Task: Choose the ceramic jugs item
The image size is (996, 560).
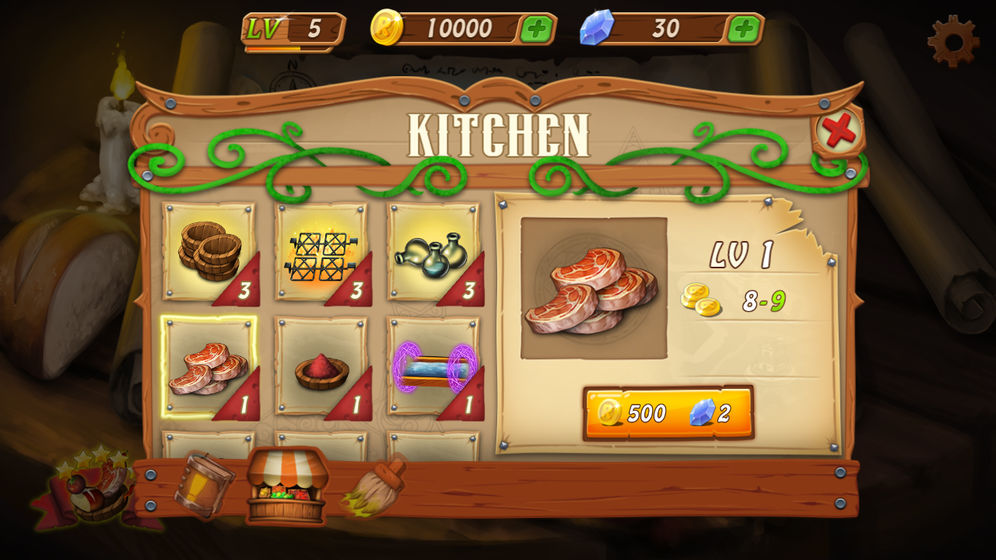Action: (x=435, y=252)
